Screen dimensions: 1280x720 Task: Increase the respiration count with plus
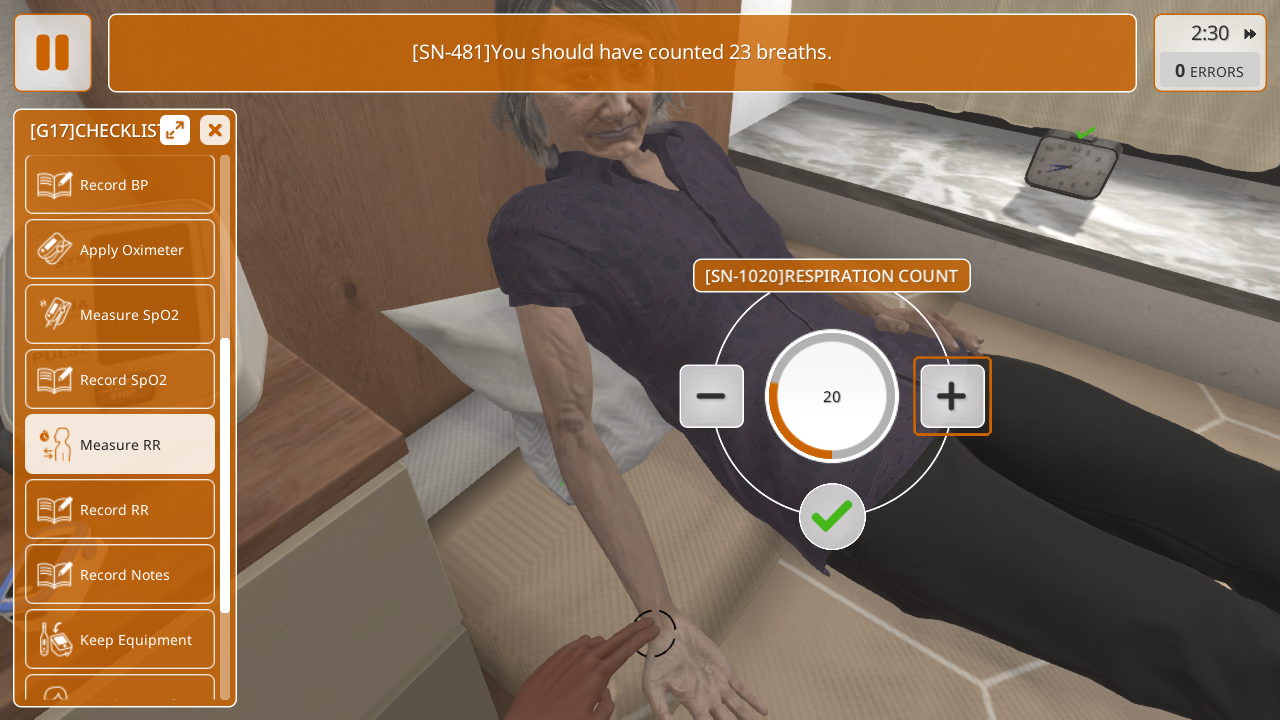click(x=952, y=396)
